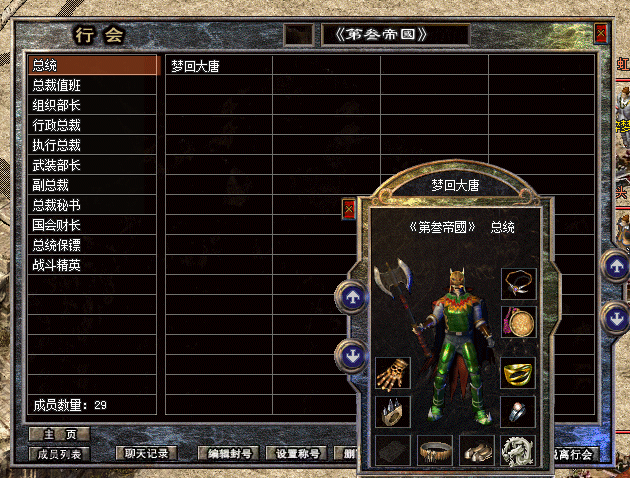Select the 战斗精英 rank row
Screen dimensions: 630x478
[x=92, y=266]
